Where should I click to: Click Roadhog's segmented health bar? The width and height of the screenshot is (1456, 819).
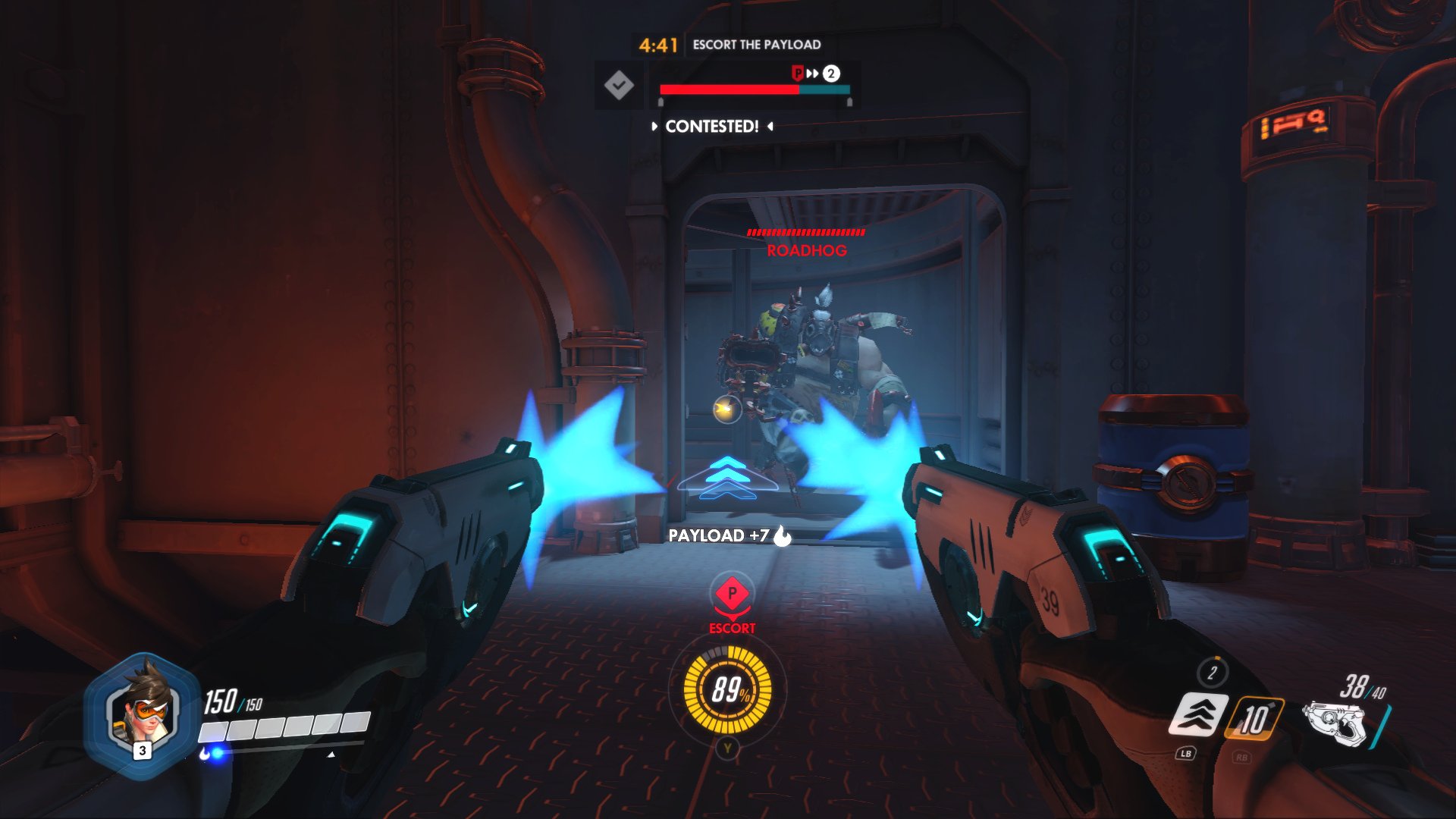click(806, 234)
